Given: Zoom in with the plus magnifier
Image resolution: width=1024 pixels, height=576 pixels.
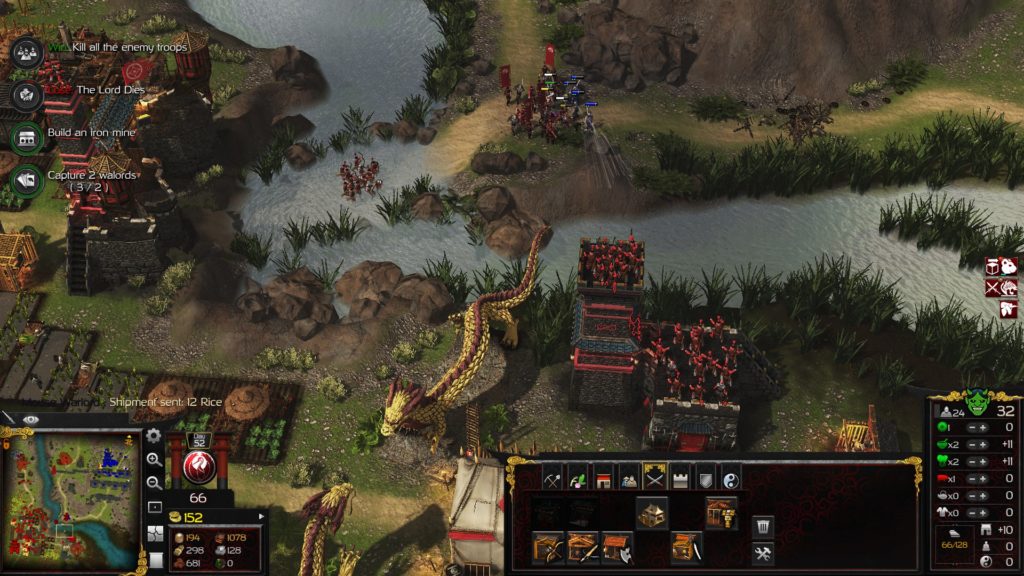Looking at the screenshot, I should tap(153, 460).
